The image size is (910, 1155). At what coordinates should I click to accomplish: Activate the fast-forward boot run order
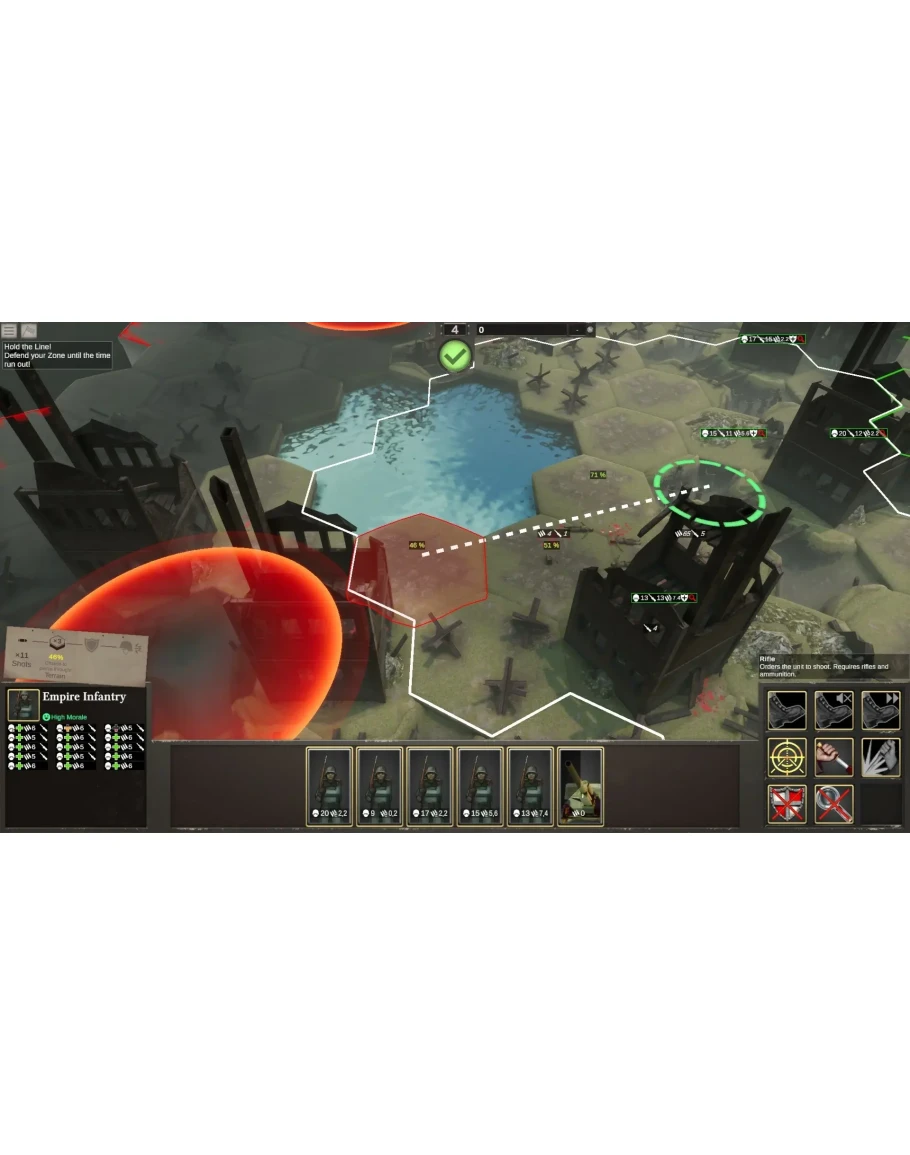tap(880, 711)
